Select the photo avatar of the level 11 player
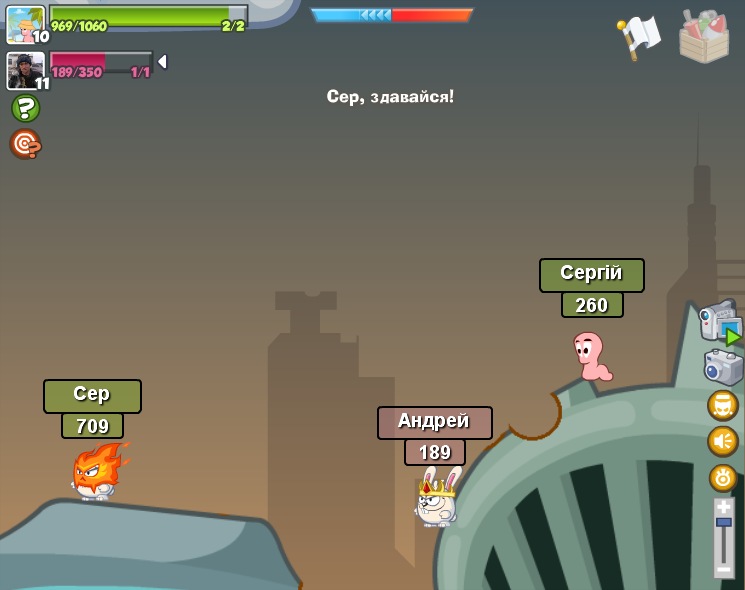 pos(25,70)
